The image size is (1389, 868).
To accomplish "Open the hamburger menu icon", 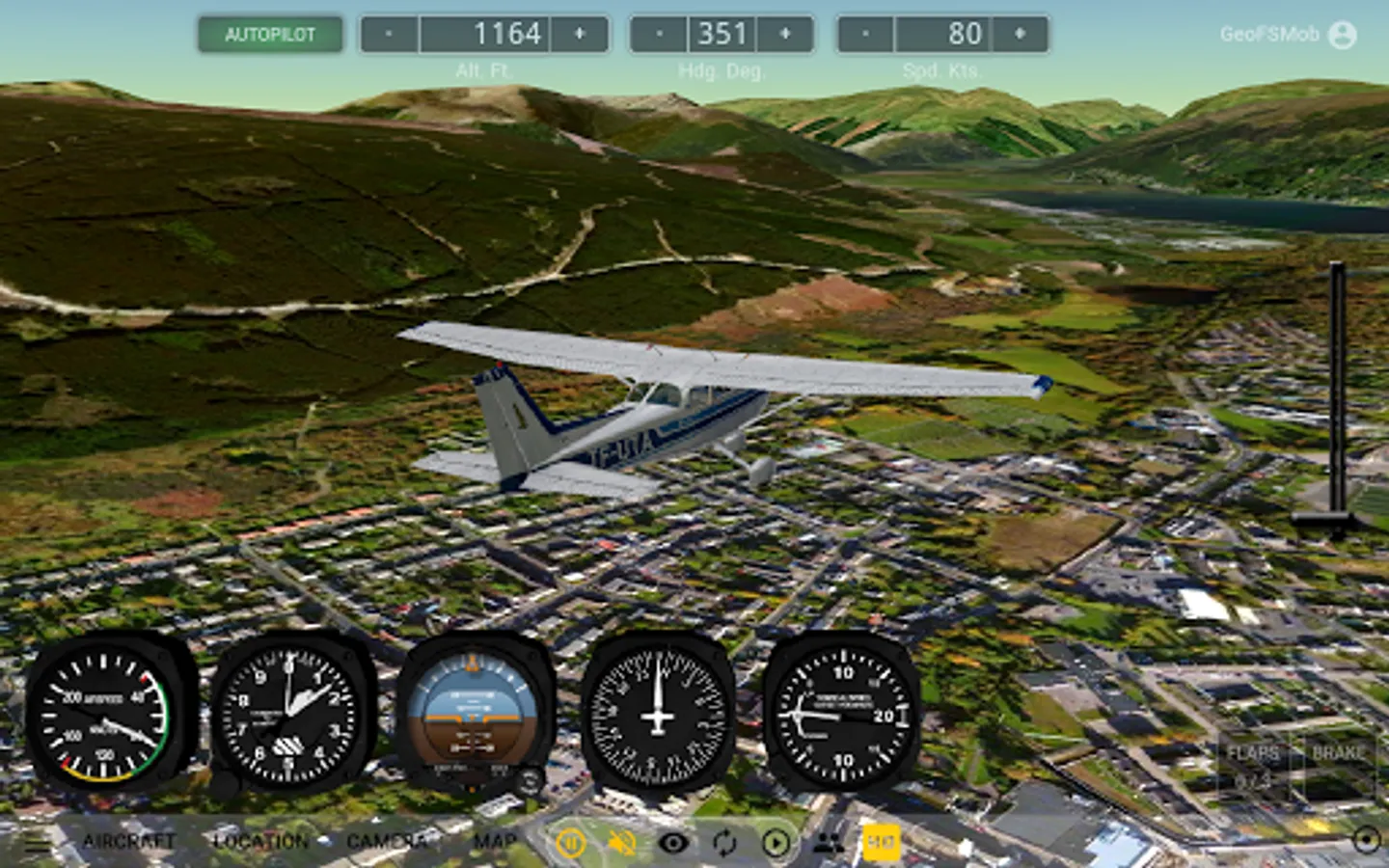I will coord(38,843).
